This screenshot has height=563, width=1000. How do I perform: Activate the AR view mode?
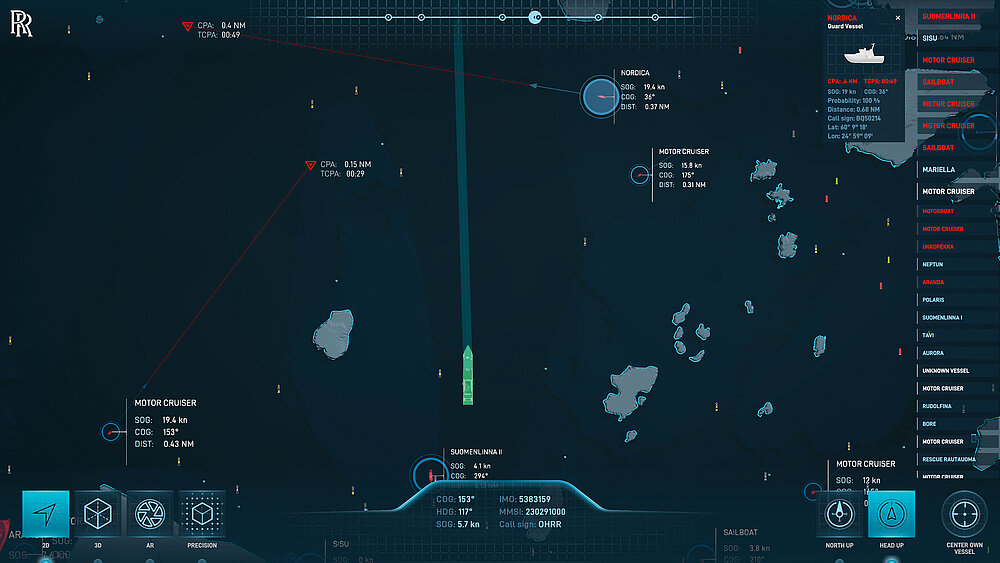[149, 514]
